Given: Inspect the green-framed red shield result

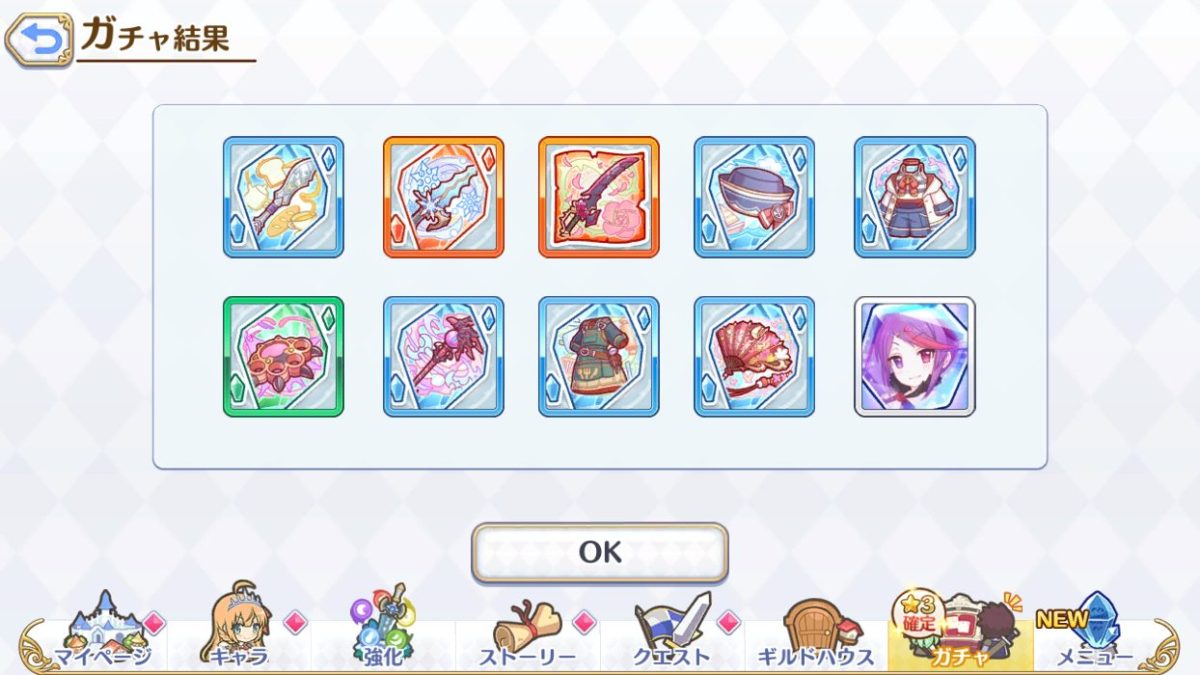Looking at the screenshot, I should (x=283, y=357).
